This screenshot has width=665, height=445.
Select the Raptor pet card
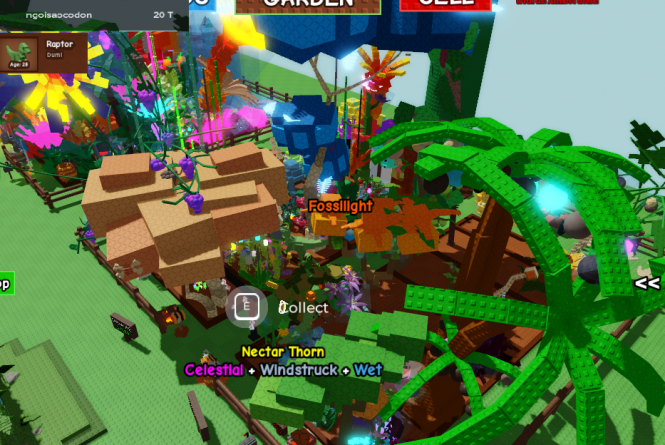click(x=43, y=53)
